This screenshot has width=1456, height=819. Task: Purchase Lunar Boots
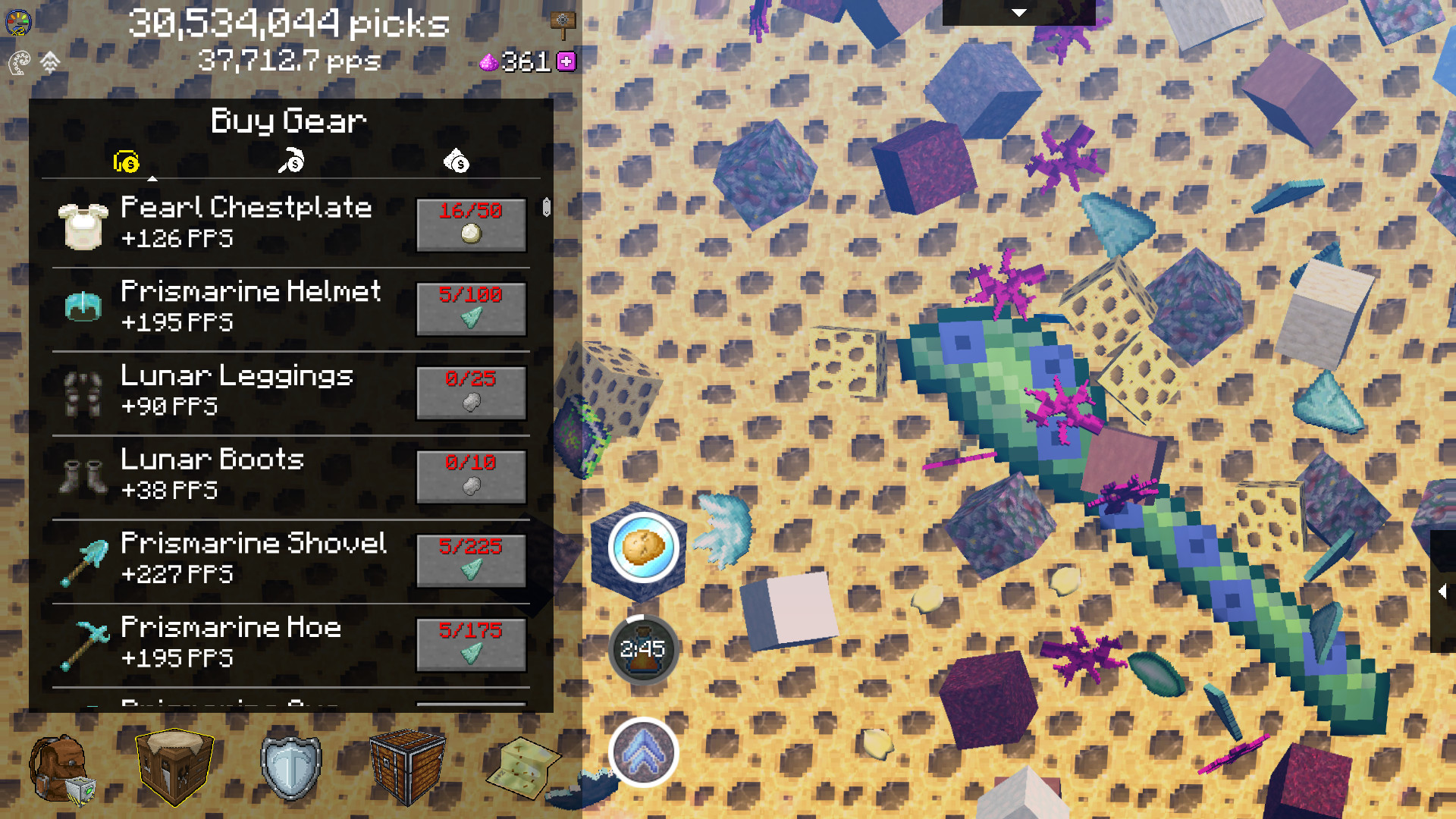(x=470, y=478)
